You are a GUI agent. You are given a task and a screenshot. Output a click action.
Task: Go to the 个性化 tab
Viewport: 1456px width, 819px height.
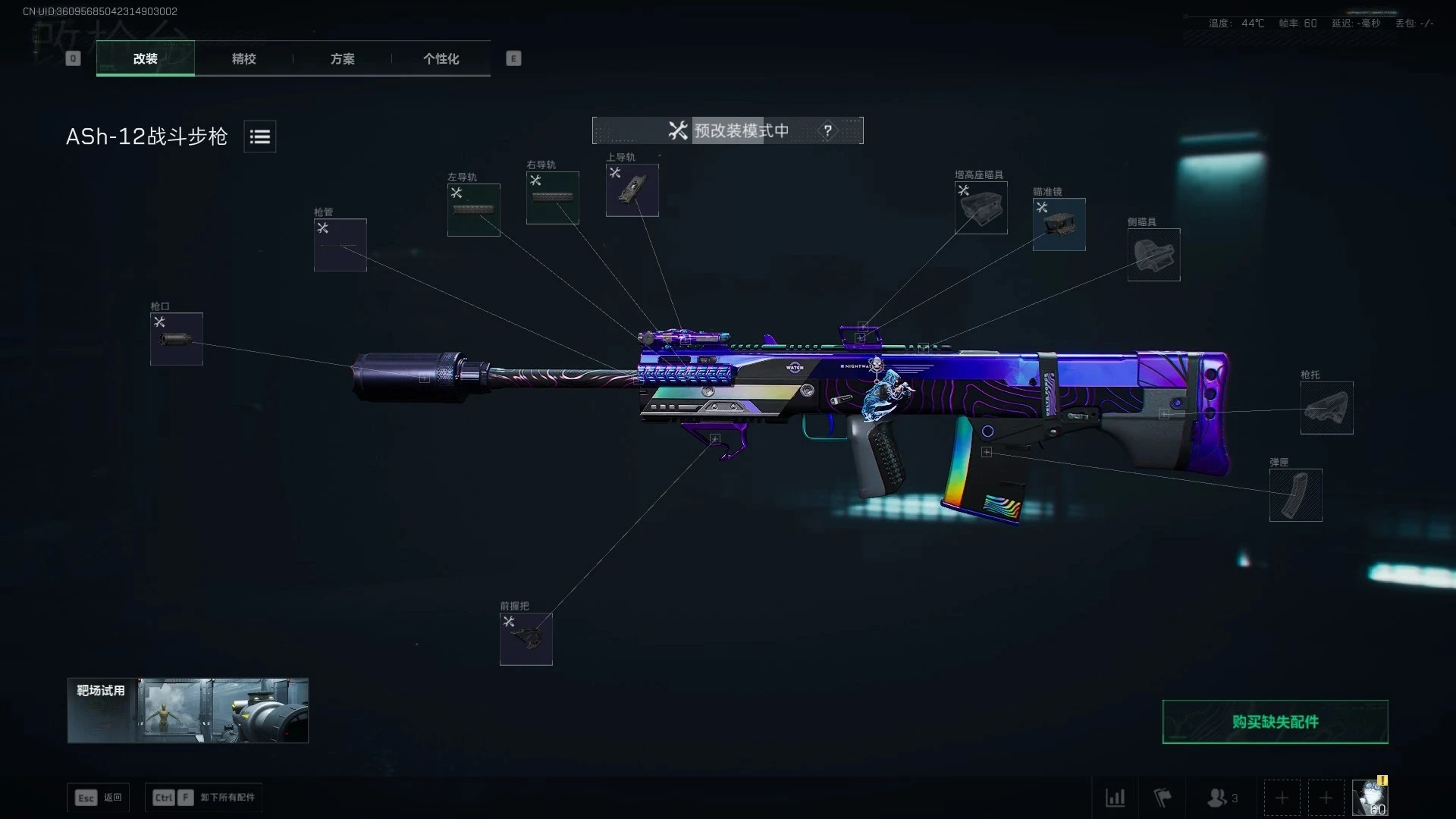[x=441, y=58]
